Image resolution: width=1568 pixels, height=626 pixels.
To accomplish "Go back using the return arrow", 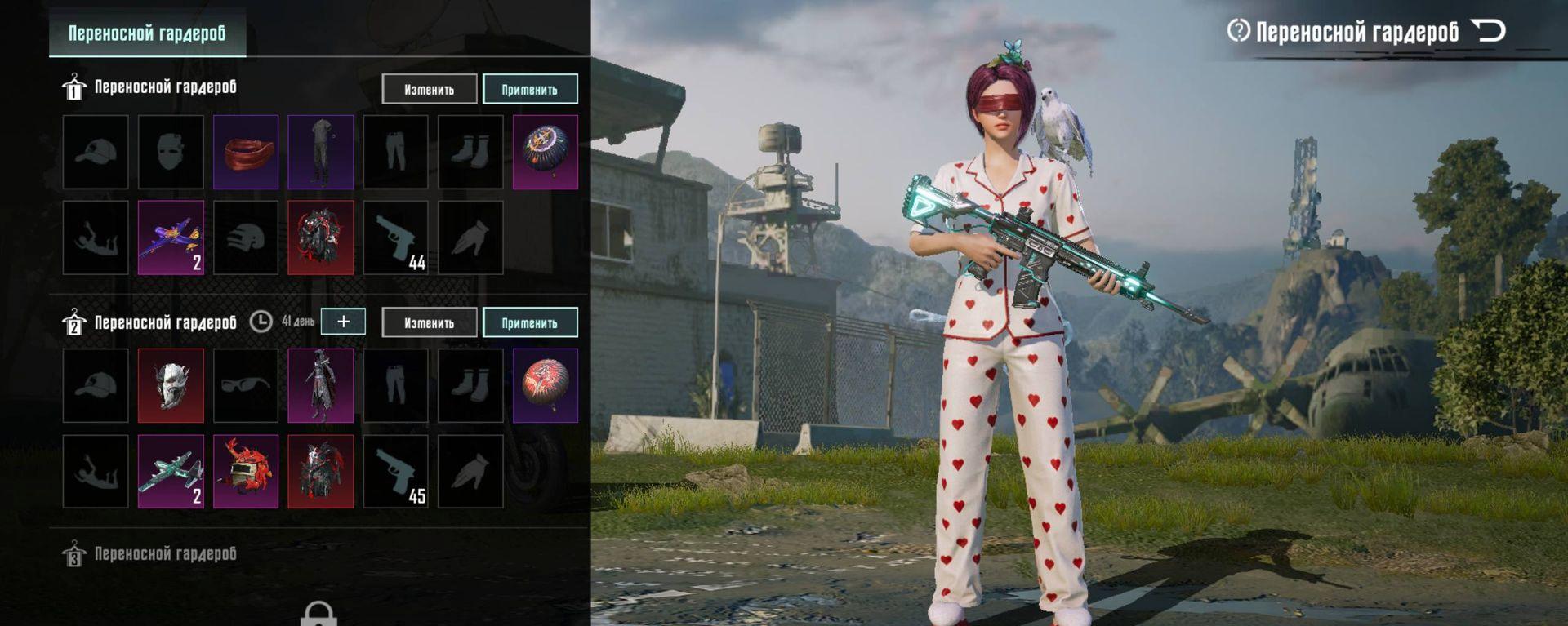I will [x=1488, y=32].
